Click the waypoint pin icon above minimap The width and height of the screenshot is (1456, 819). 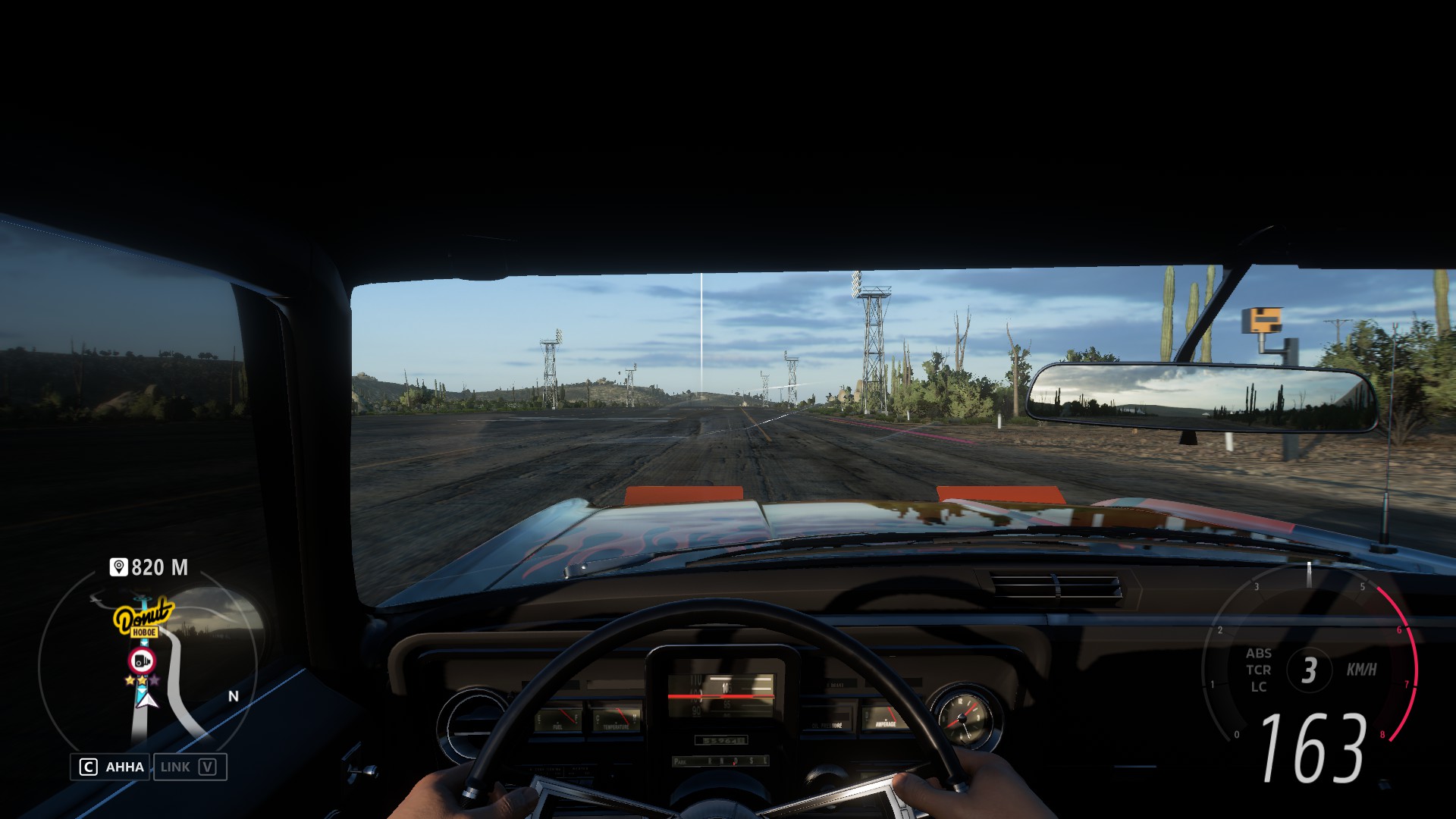(119, 567)
